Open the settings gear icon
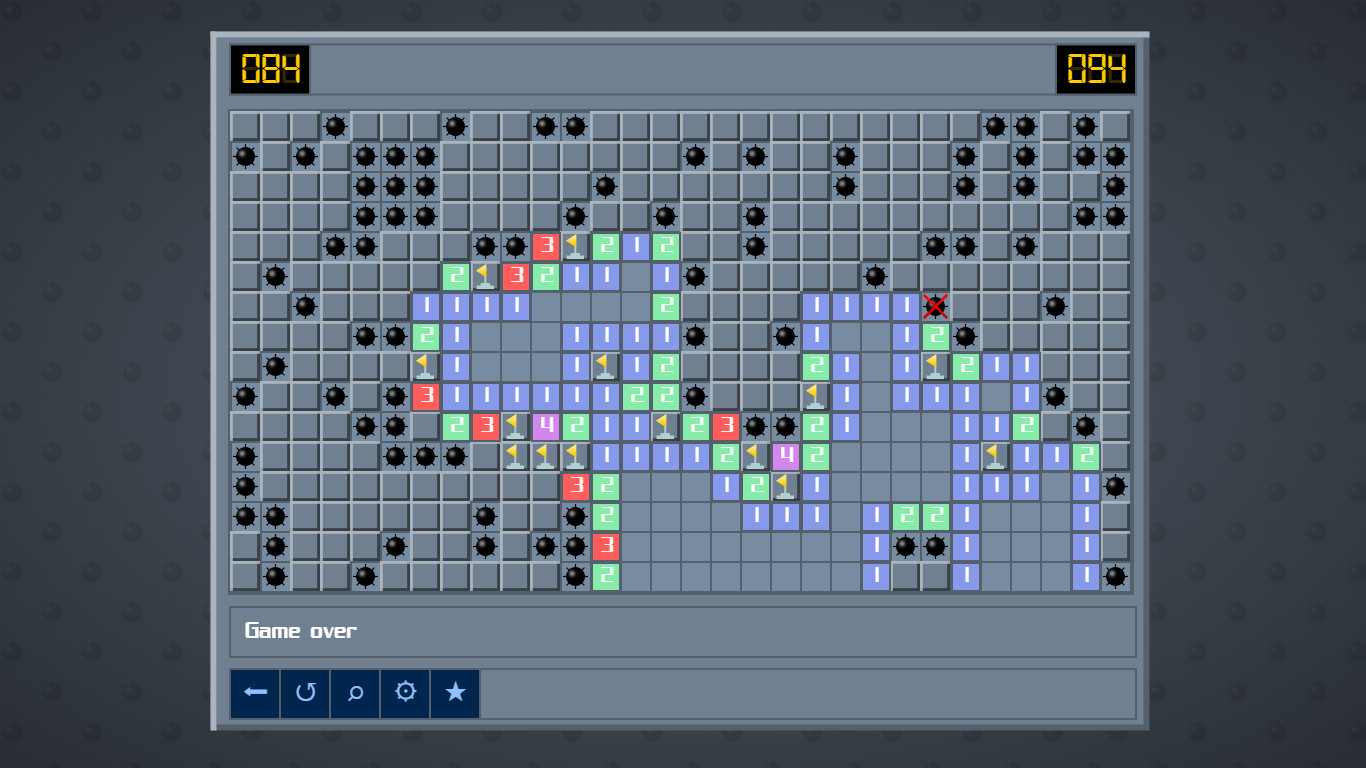 [405, 692]
